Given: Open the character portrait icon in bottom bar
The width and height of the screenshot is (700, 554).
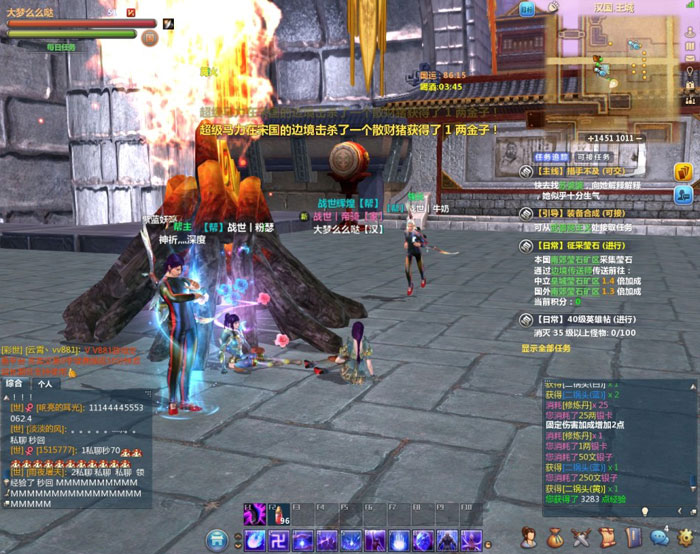Looking at the screenshot, I should 527,539.
